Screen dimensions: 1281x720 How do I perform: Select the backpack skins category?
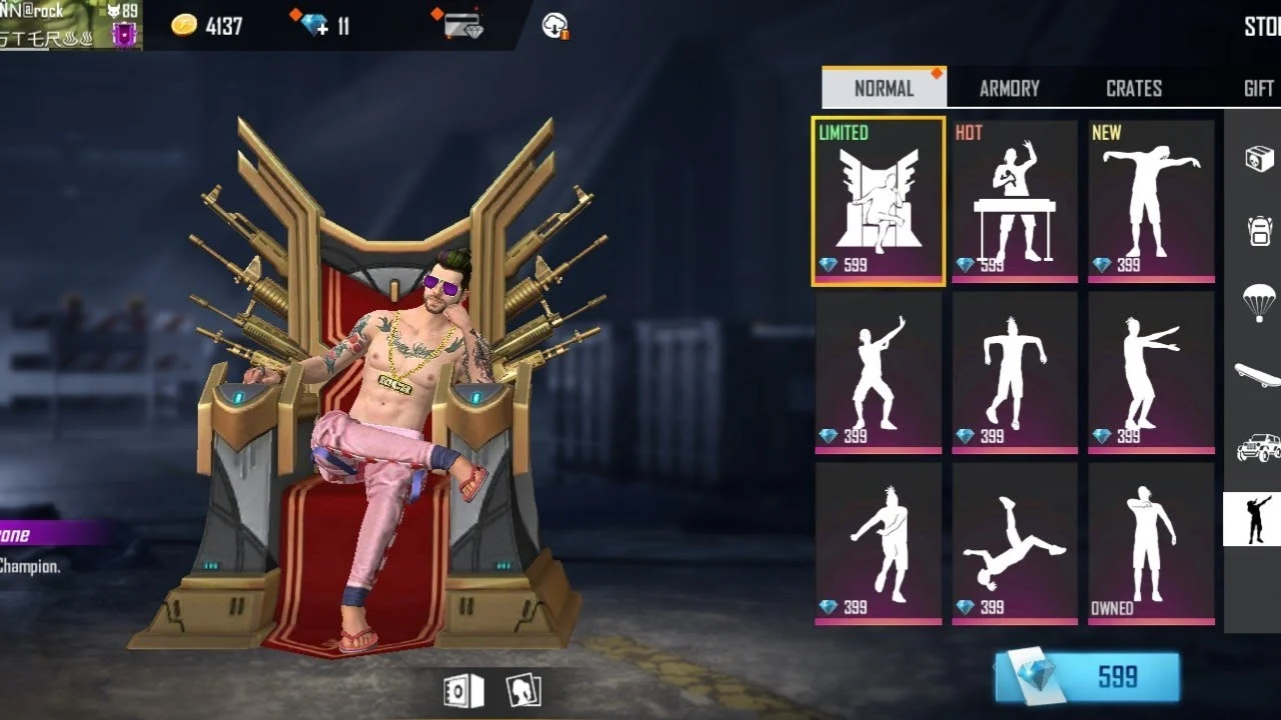[x=1255, y=227]
